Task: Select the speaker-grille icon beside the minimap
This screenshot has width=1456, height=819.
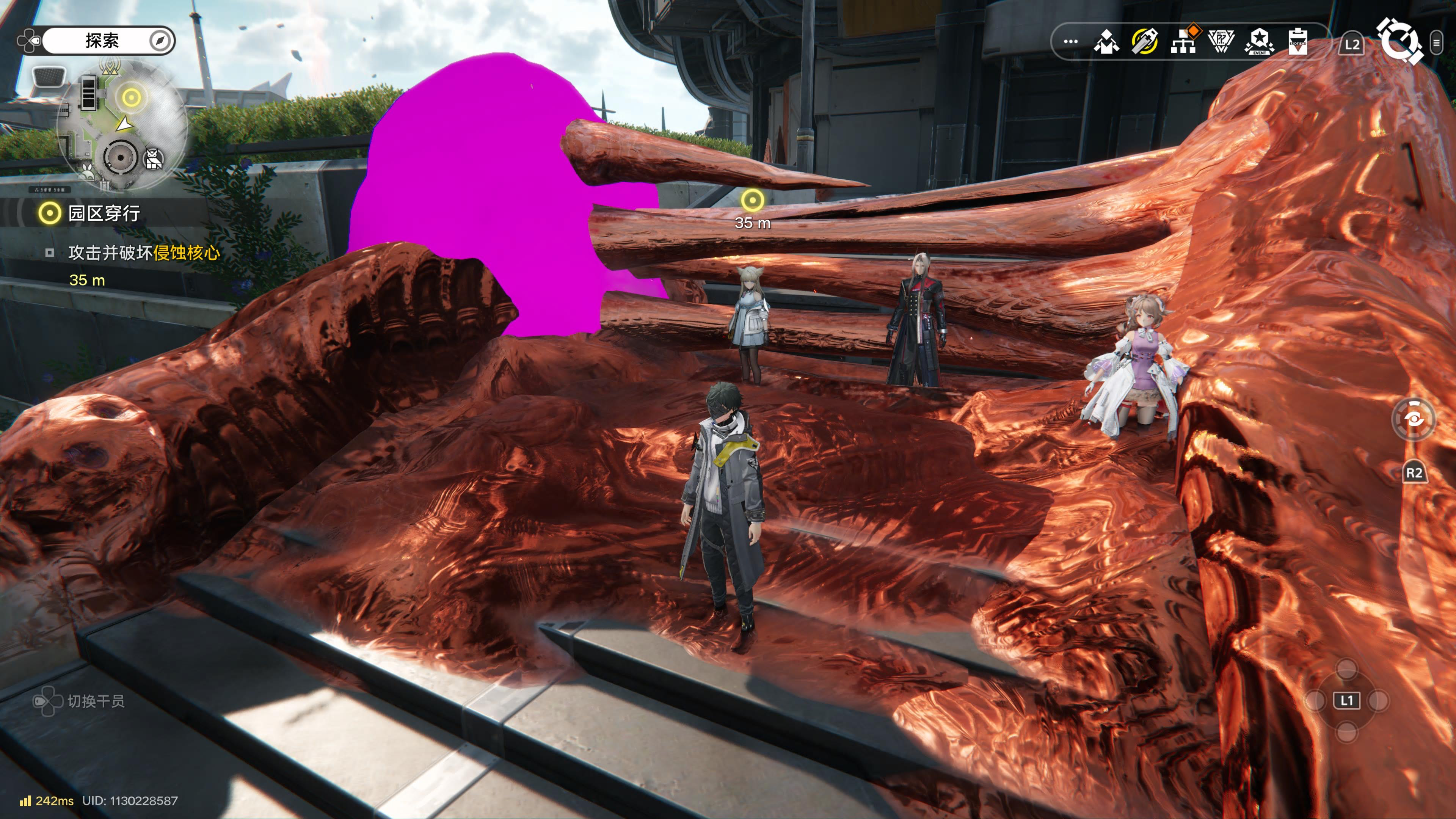Action: coord(49,75)
